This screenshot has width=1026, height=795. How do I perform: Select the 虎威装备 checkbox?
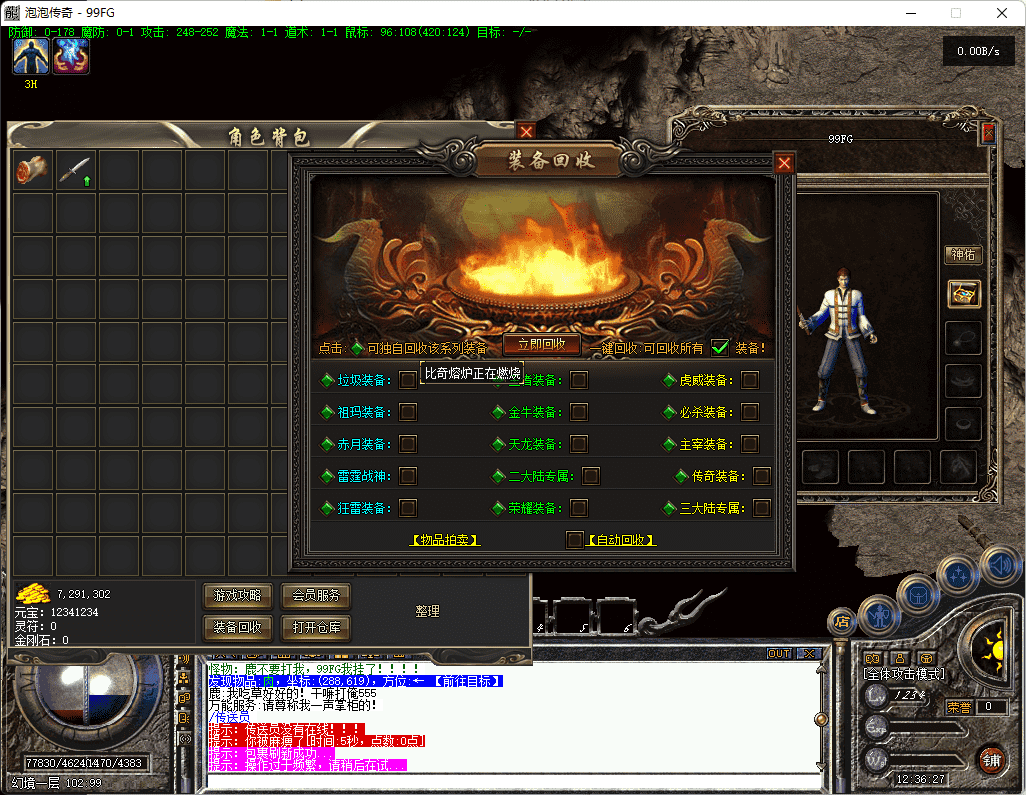coord(750,380)
